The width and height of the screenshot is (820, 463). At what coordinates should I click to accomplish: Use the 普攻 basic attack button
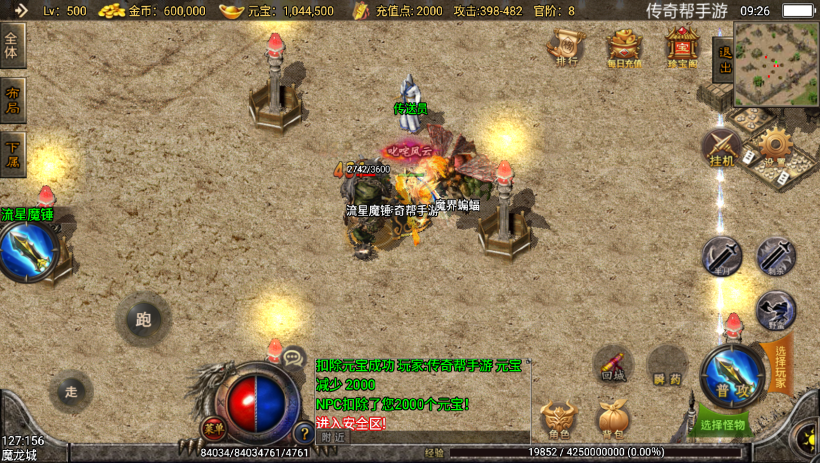pos(732,376)
